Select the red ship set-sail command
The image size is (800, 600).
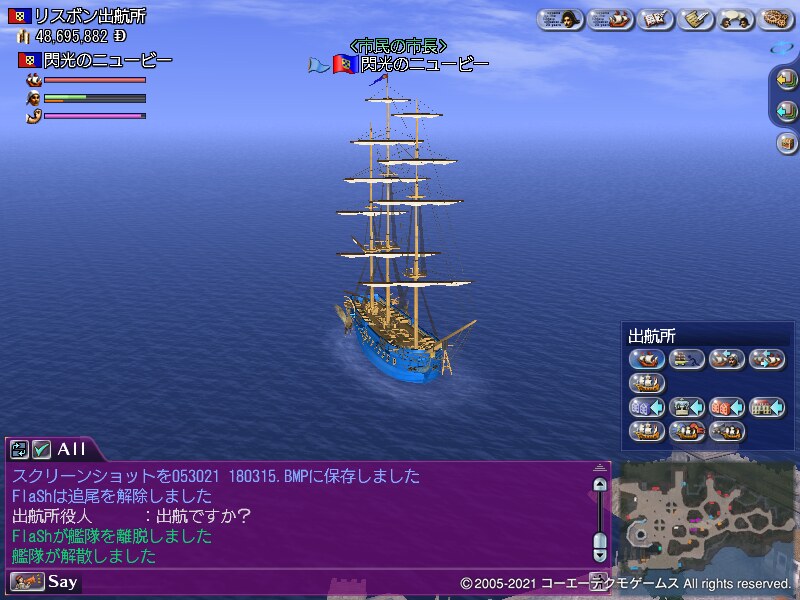(x=647, y=359)
